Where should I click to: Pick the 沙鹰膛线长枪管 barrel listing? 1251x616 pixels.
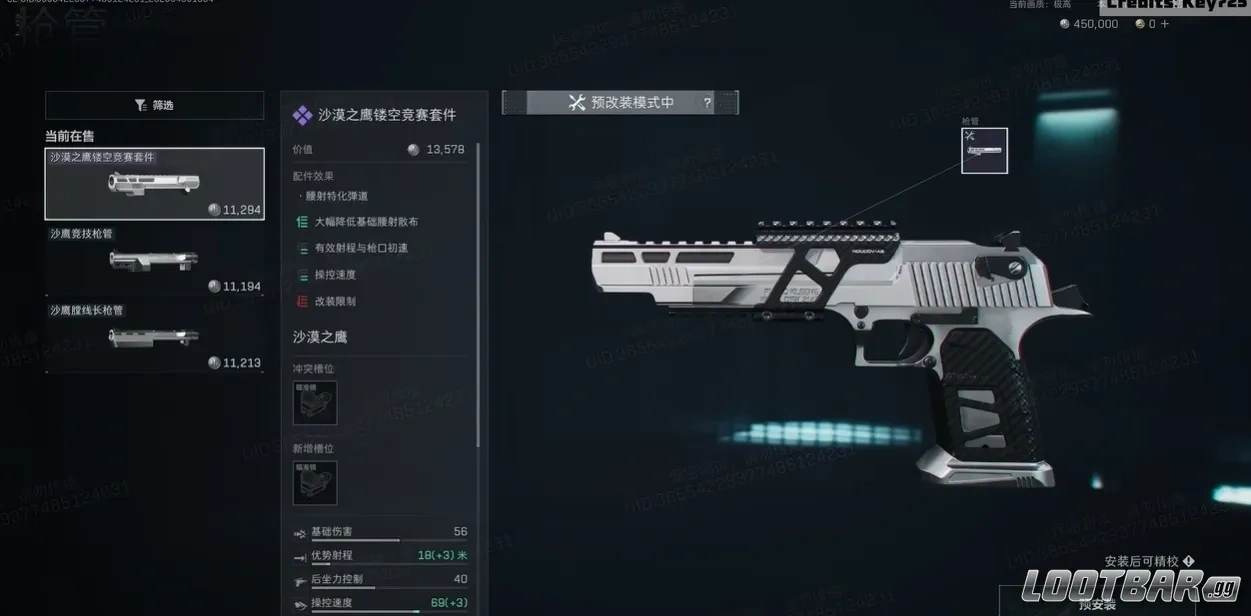[154, 337]
